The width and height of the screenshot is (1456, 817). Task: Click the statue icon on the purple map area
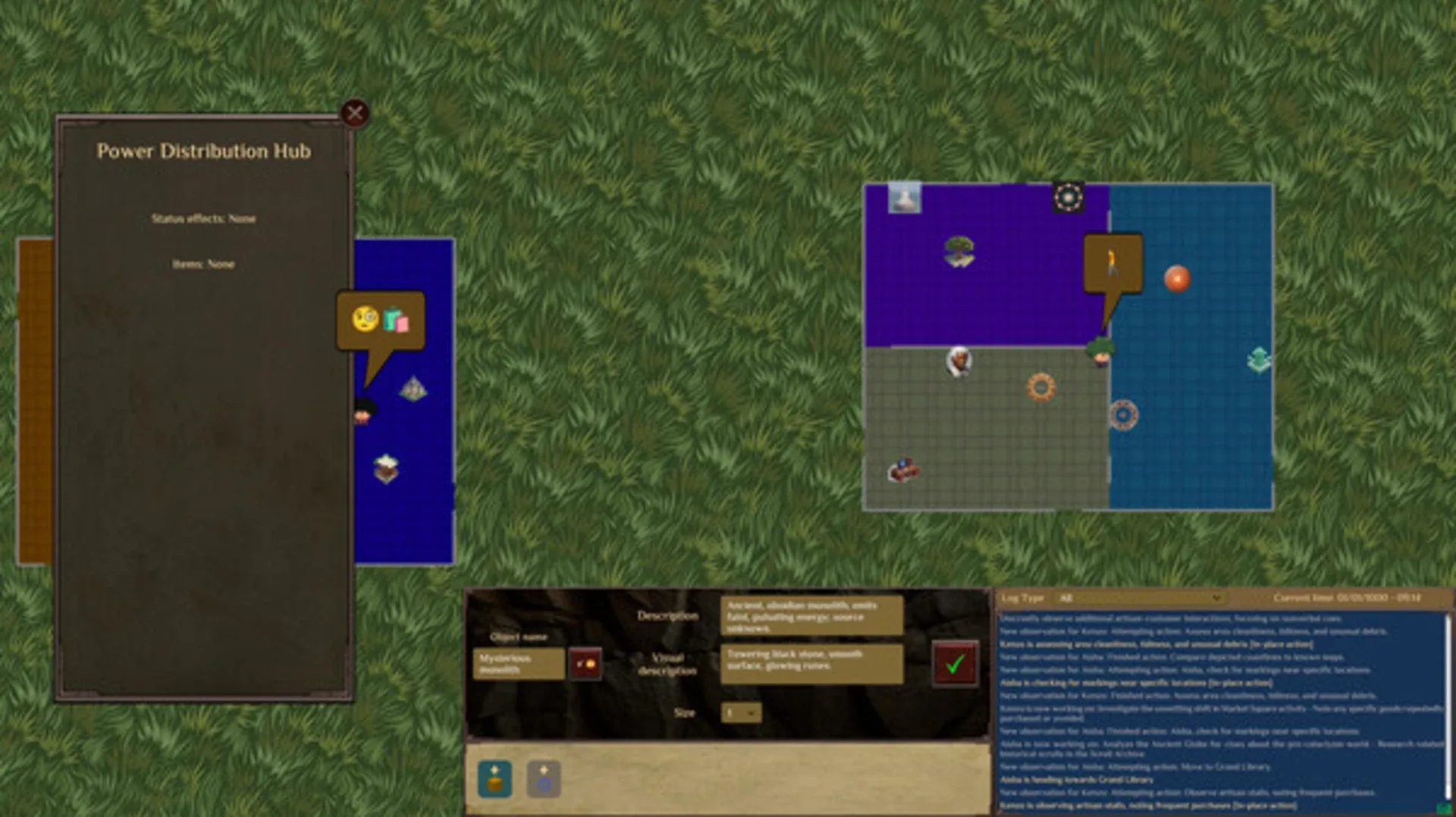(905, 199)
